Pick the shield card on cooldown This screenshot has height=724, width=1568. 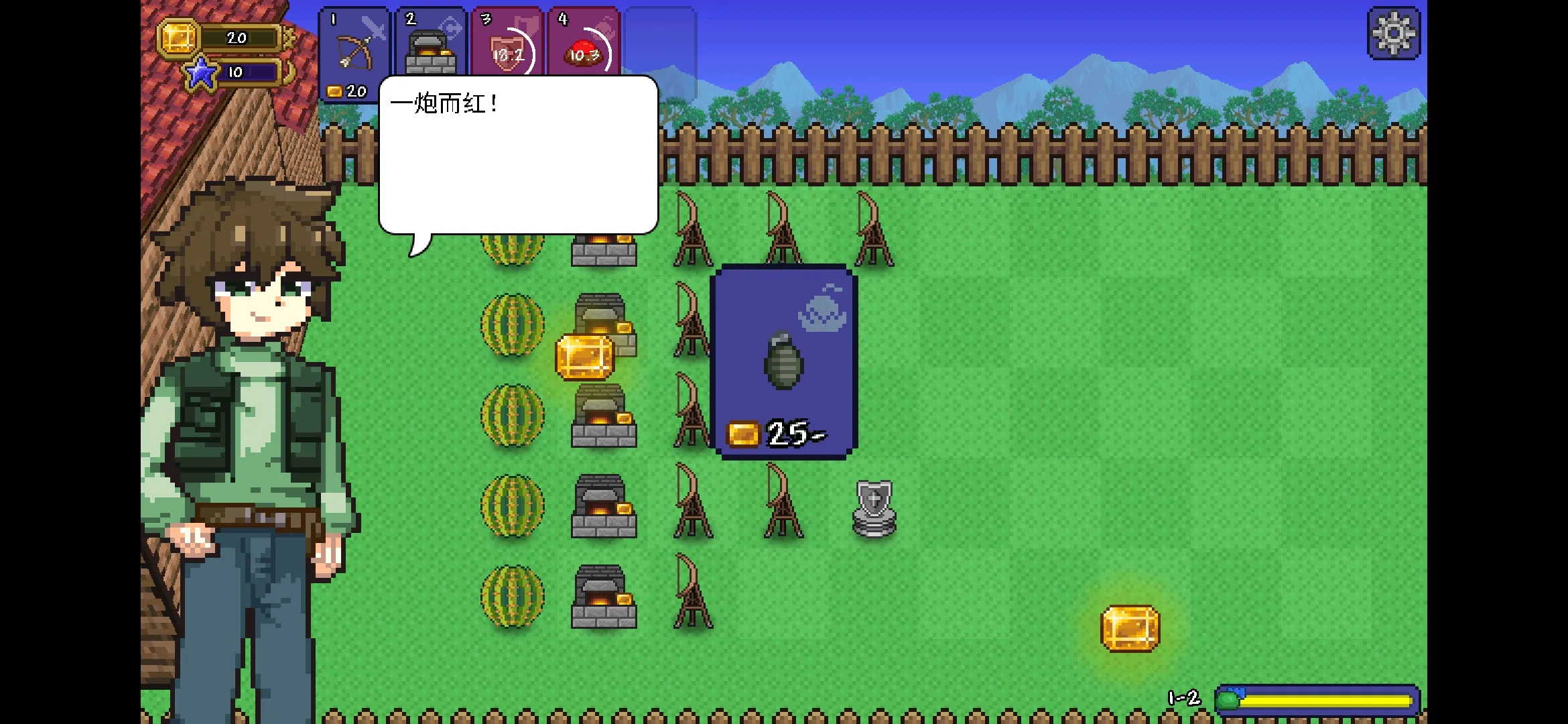tap(507, 42)
